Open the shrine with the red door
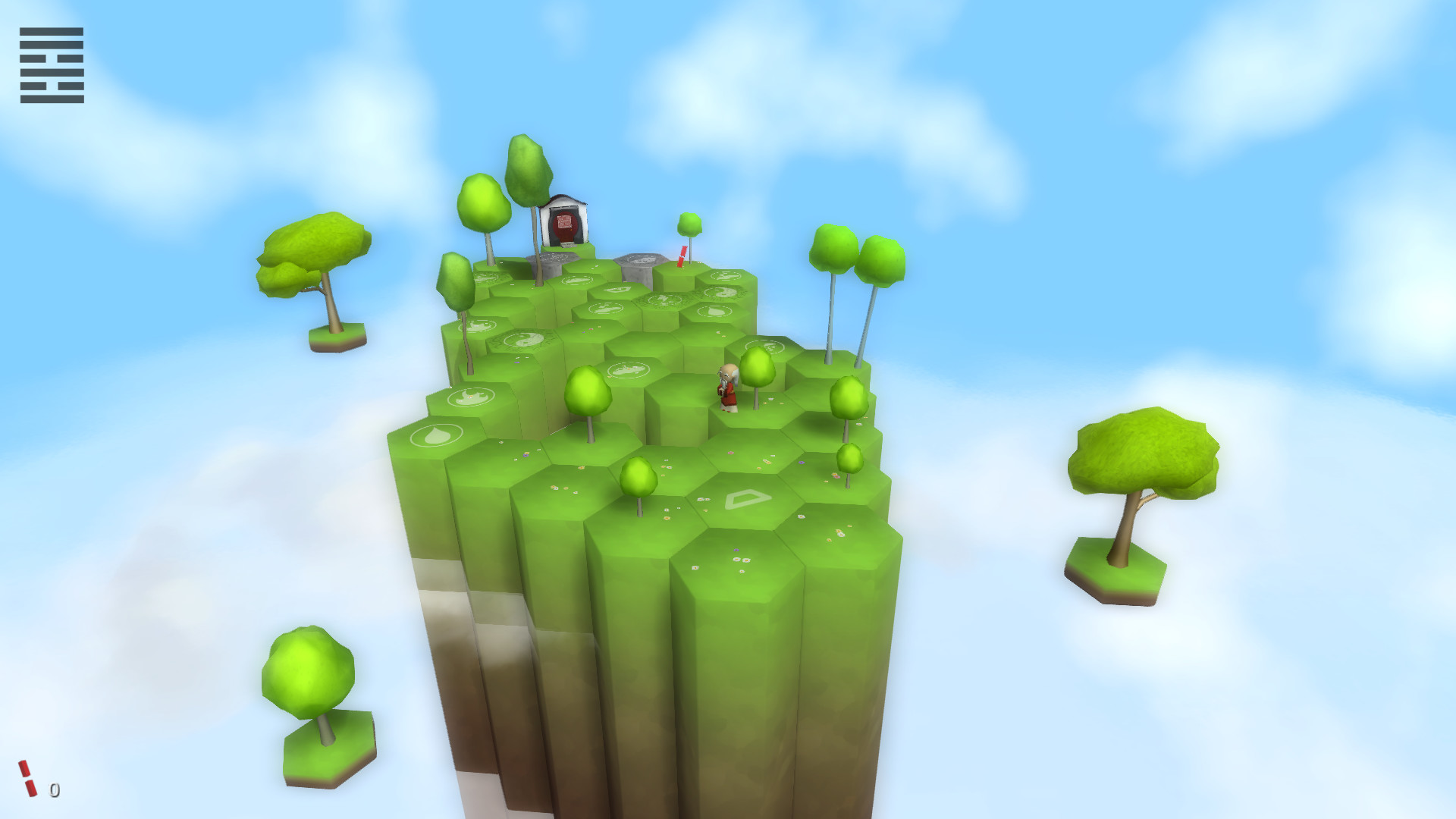 point(564,222)
